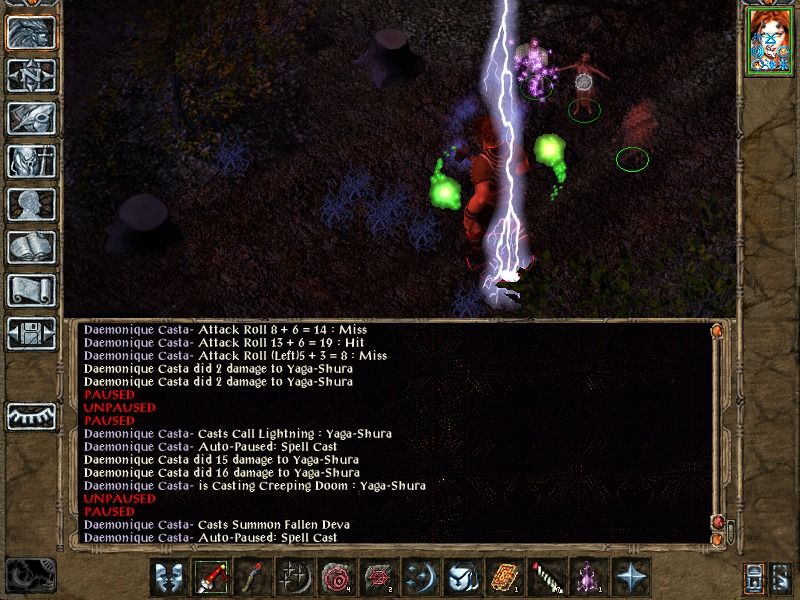Viewport: 800px width, 600px height.
Task: Open special abilities blue star button
Action: point(631,577)
